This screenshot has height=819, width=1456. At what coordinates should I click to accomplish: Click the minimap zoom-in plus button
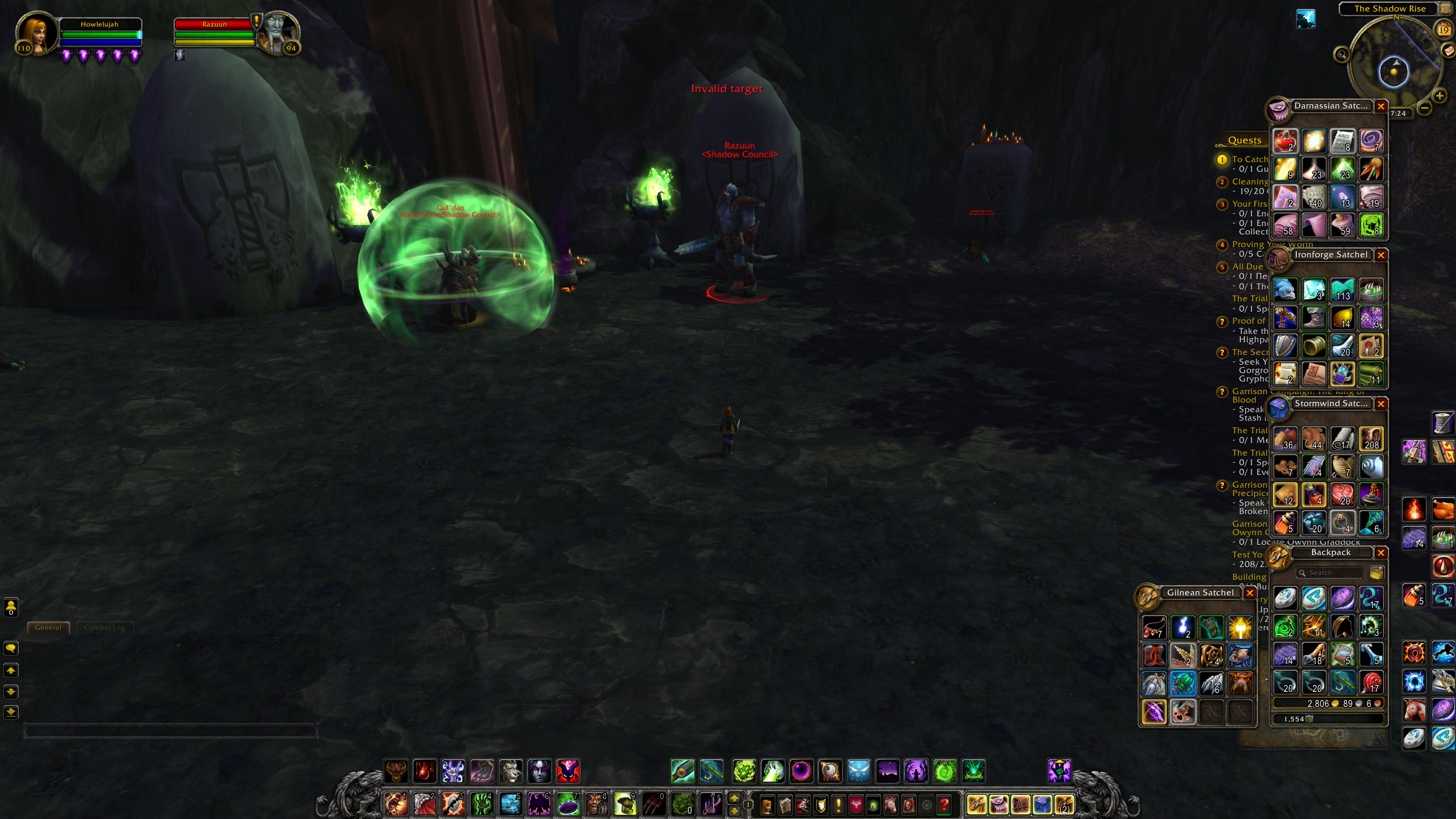point(1439,96)
